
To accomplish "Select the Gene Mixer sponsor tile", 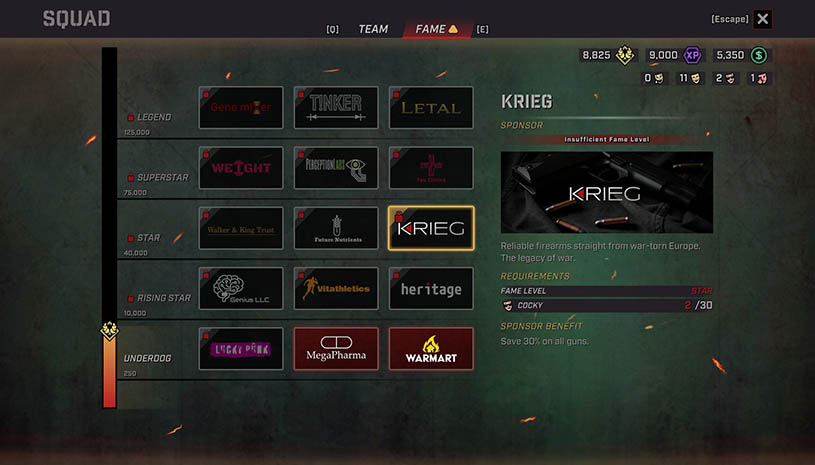I will [241, 107].
